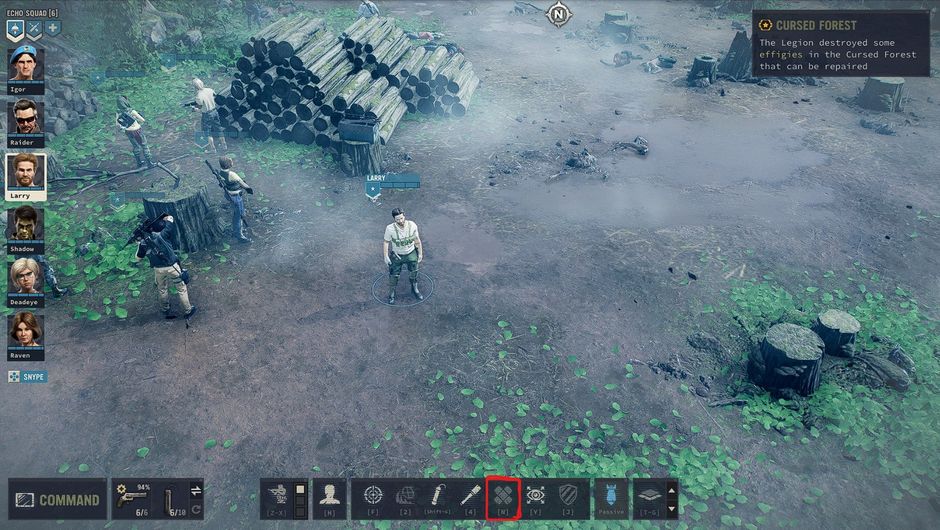Activate the bandage heal ability
This screenshot has width=940, height=530.
point(503,496)
